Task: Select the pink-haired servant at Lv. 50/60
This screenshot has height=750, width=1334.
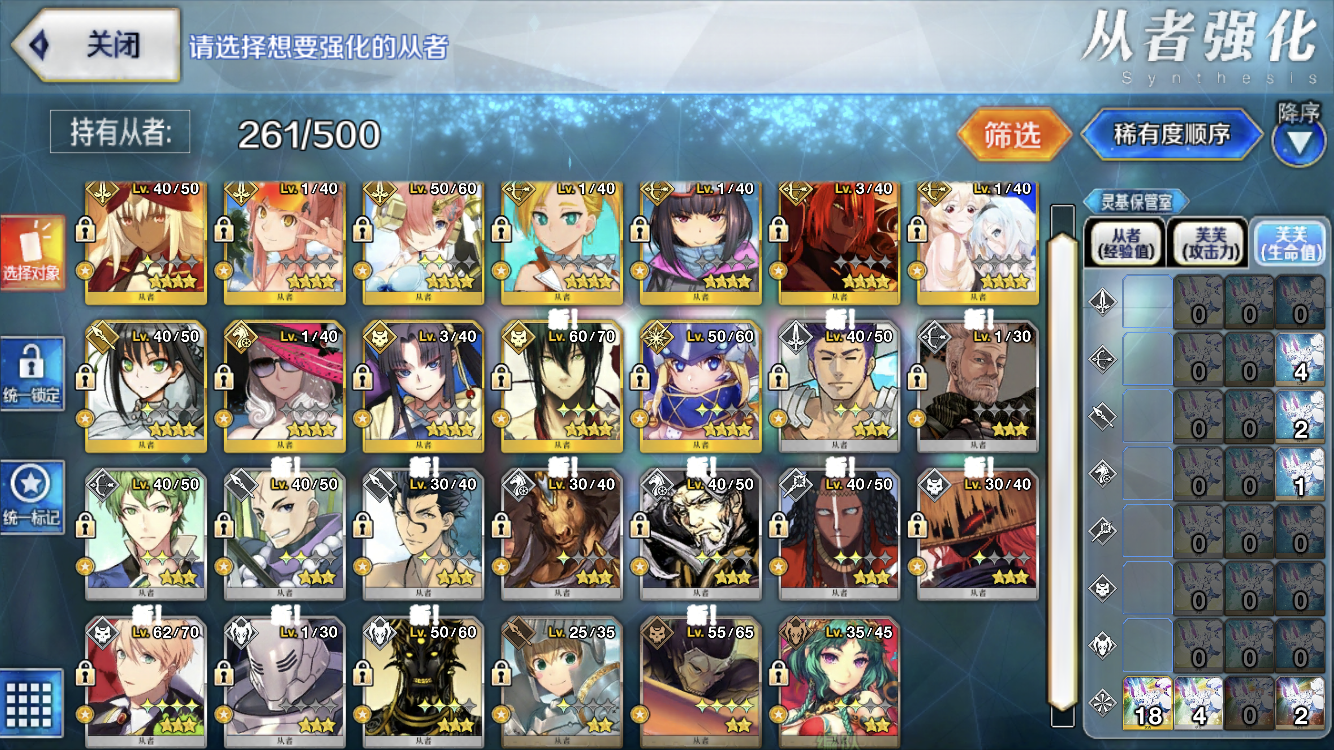Action: (424, 240)
